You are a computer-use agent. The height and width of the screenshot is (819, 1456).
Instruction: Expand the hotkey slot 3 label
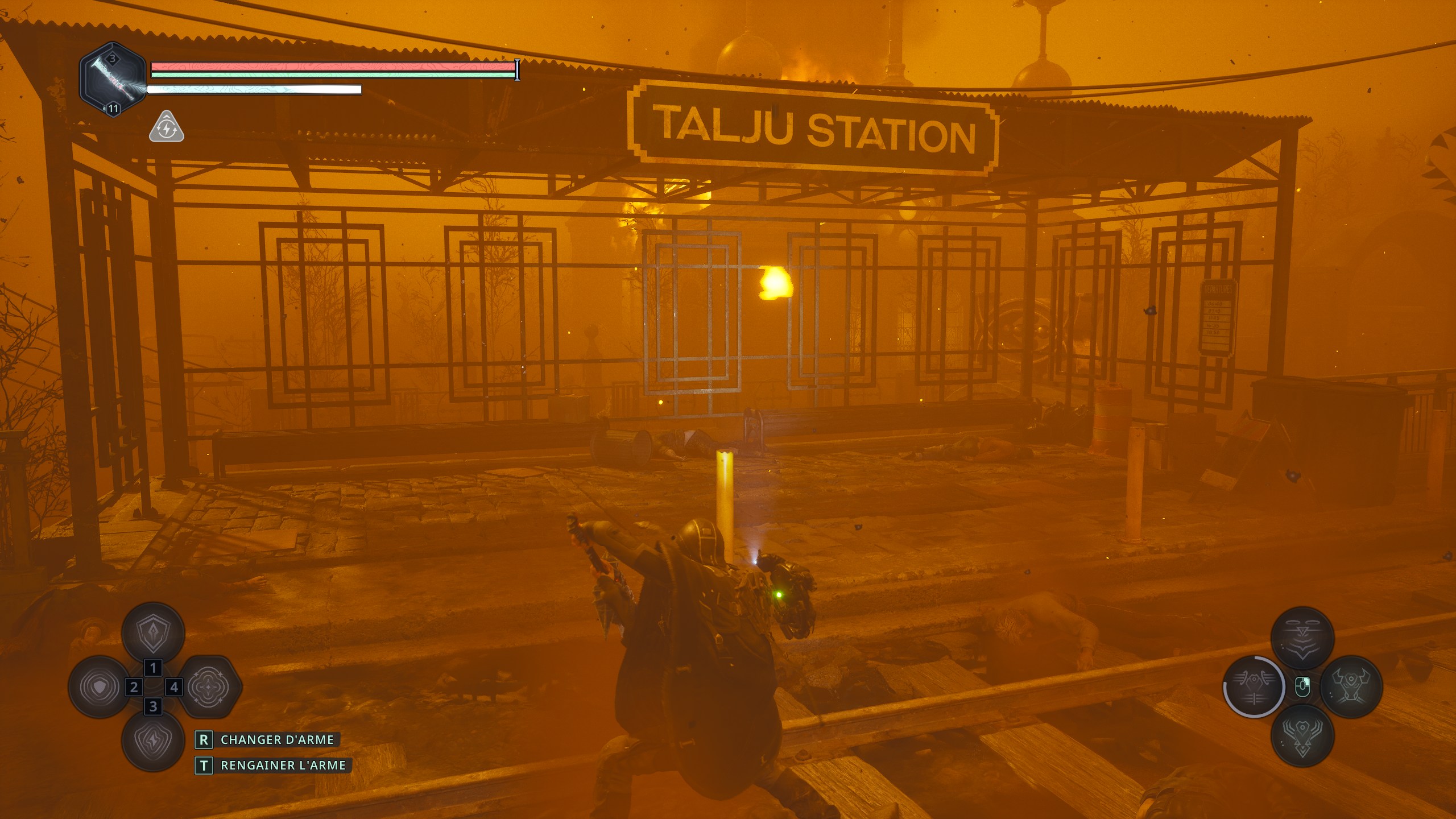pyautogui.click(x=154, y=707)
